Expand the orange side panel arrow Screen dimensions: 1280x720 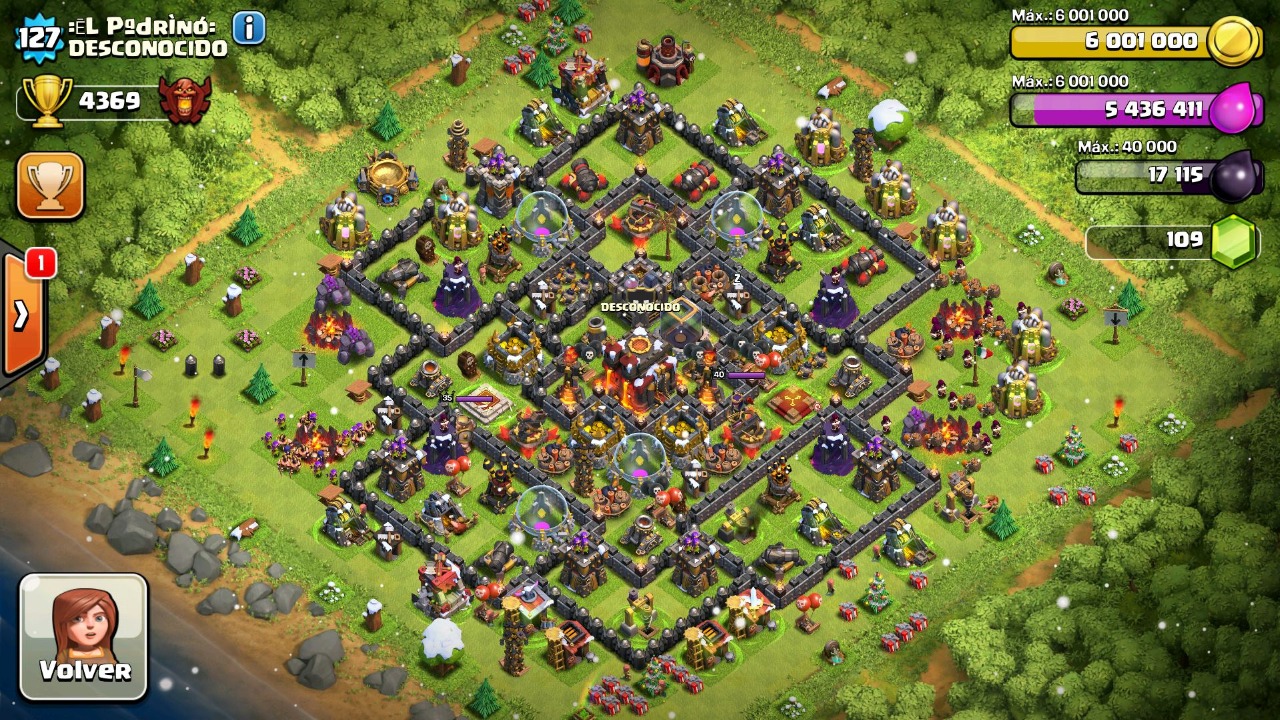coord(21,315)
